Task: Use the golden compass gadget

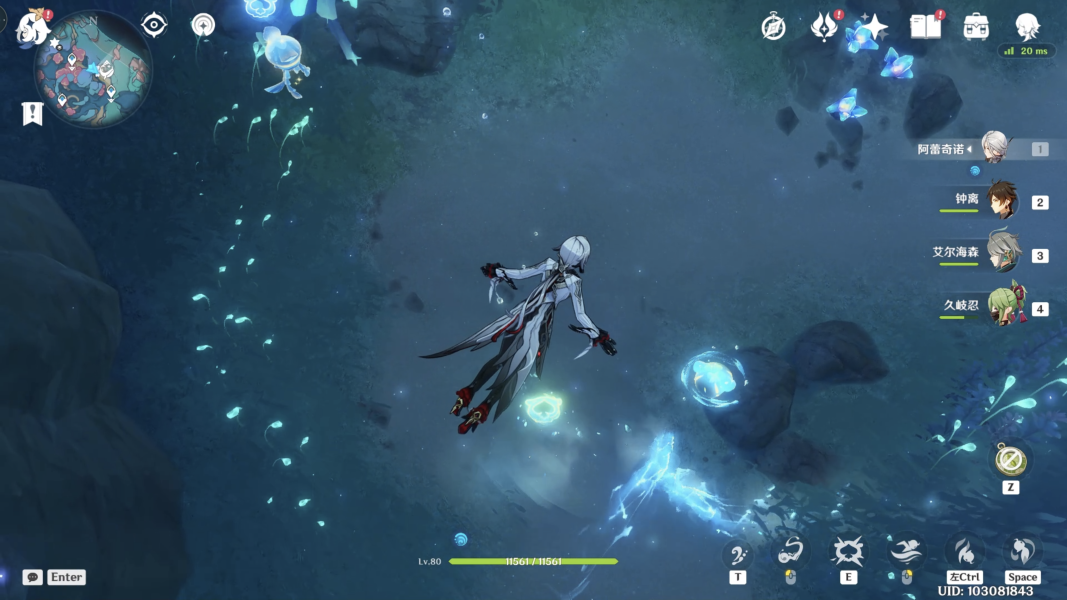Action: click(x=1009, y=460)
